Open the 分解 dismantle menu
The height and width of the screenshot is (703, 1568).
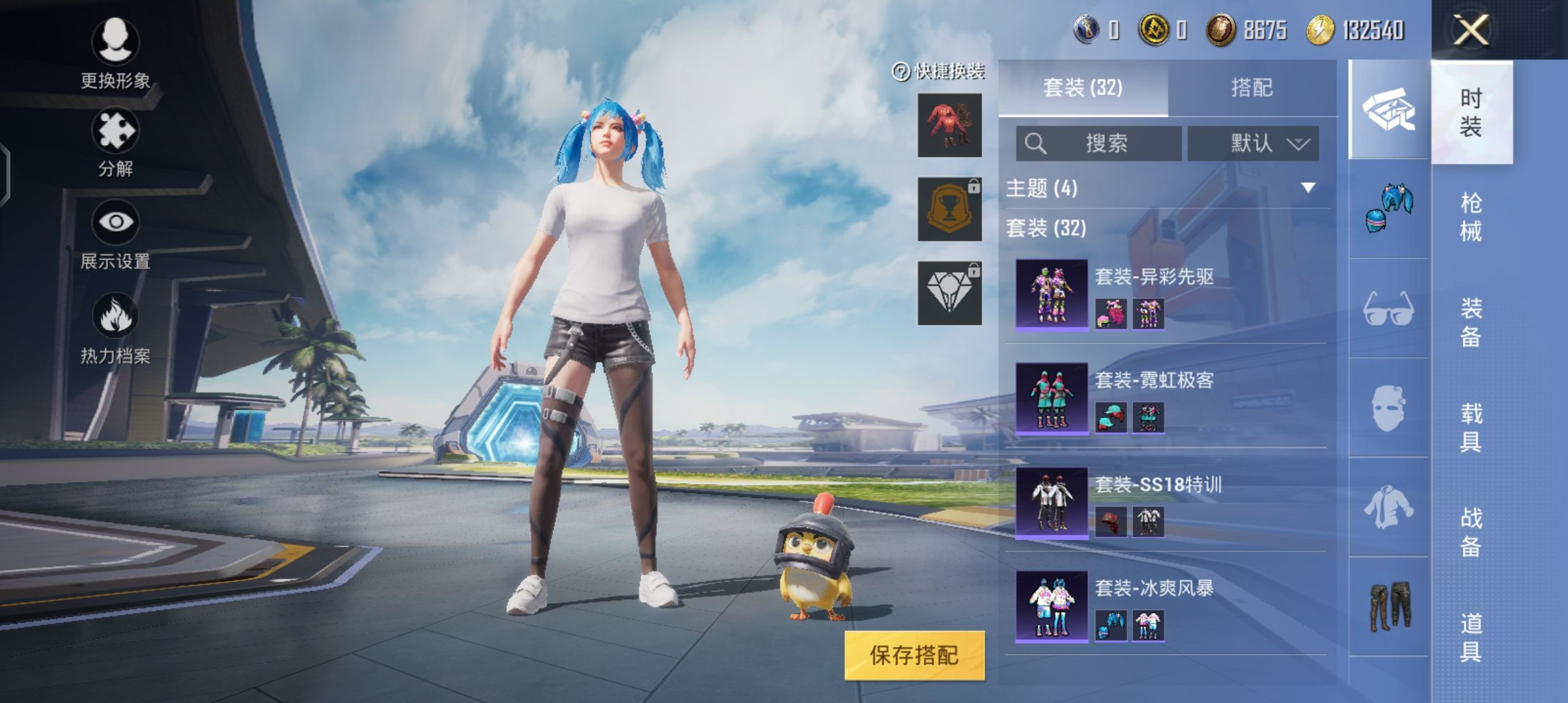[115, 143]
